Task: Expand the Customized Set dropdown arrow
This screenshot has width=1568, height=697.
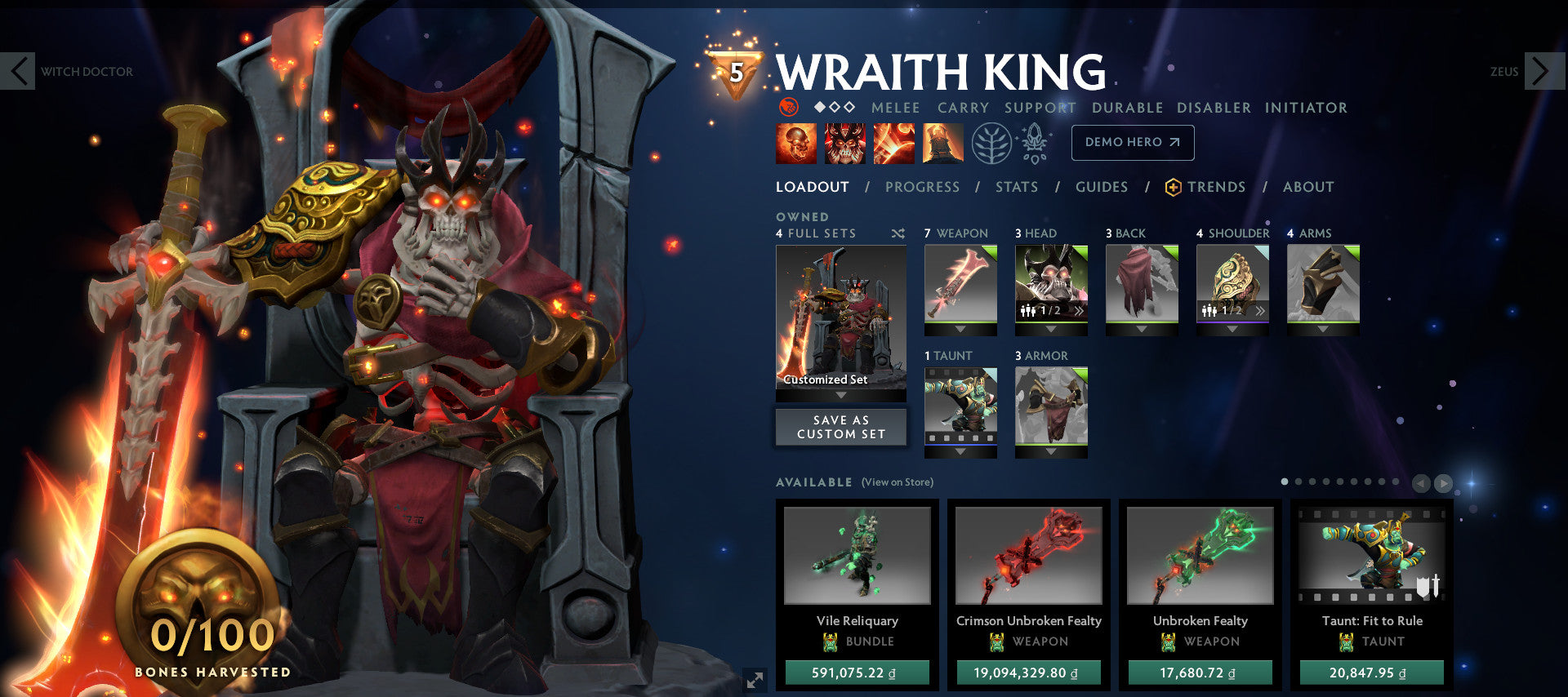Action: [840, 394]
